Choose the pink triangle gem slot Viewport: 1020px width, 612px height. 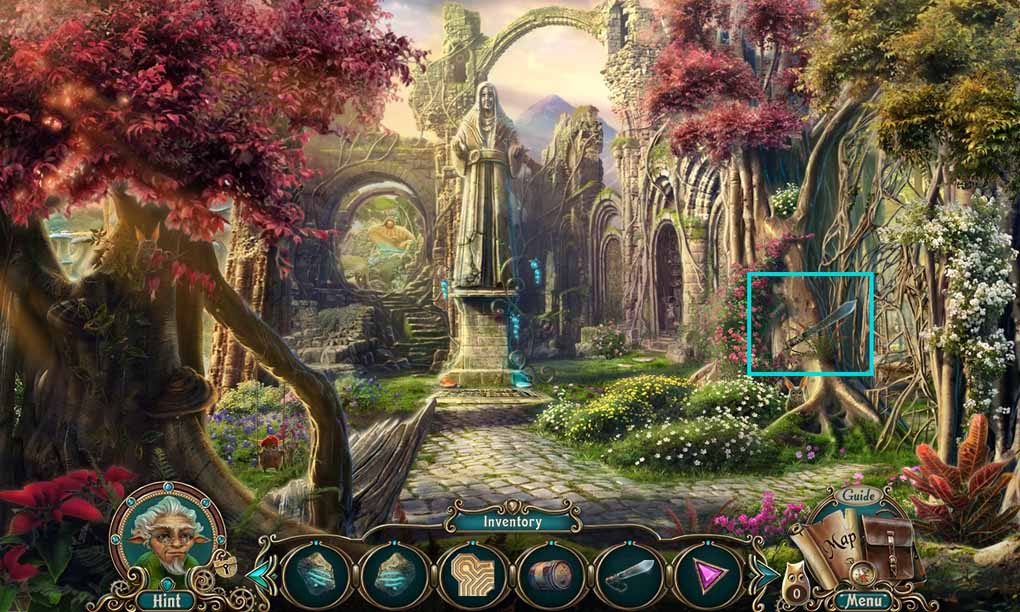(707, 575)
